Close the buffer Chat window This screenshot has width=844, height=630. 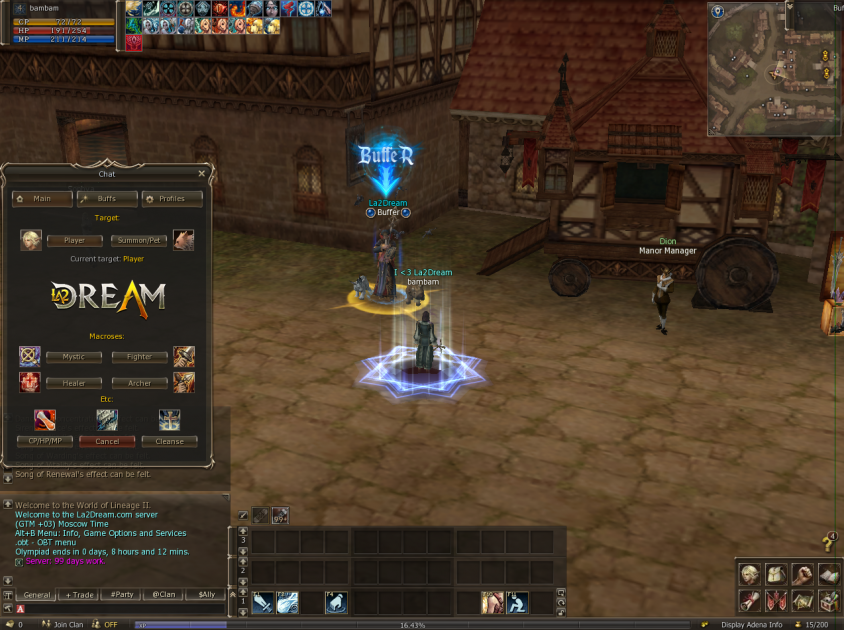(201, 173)
